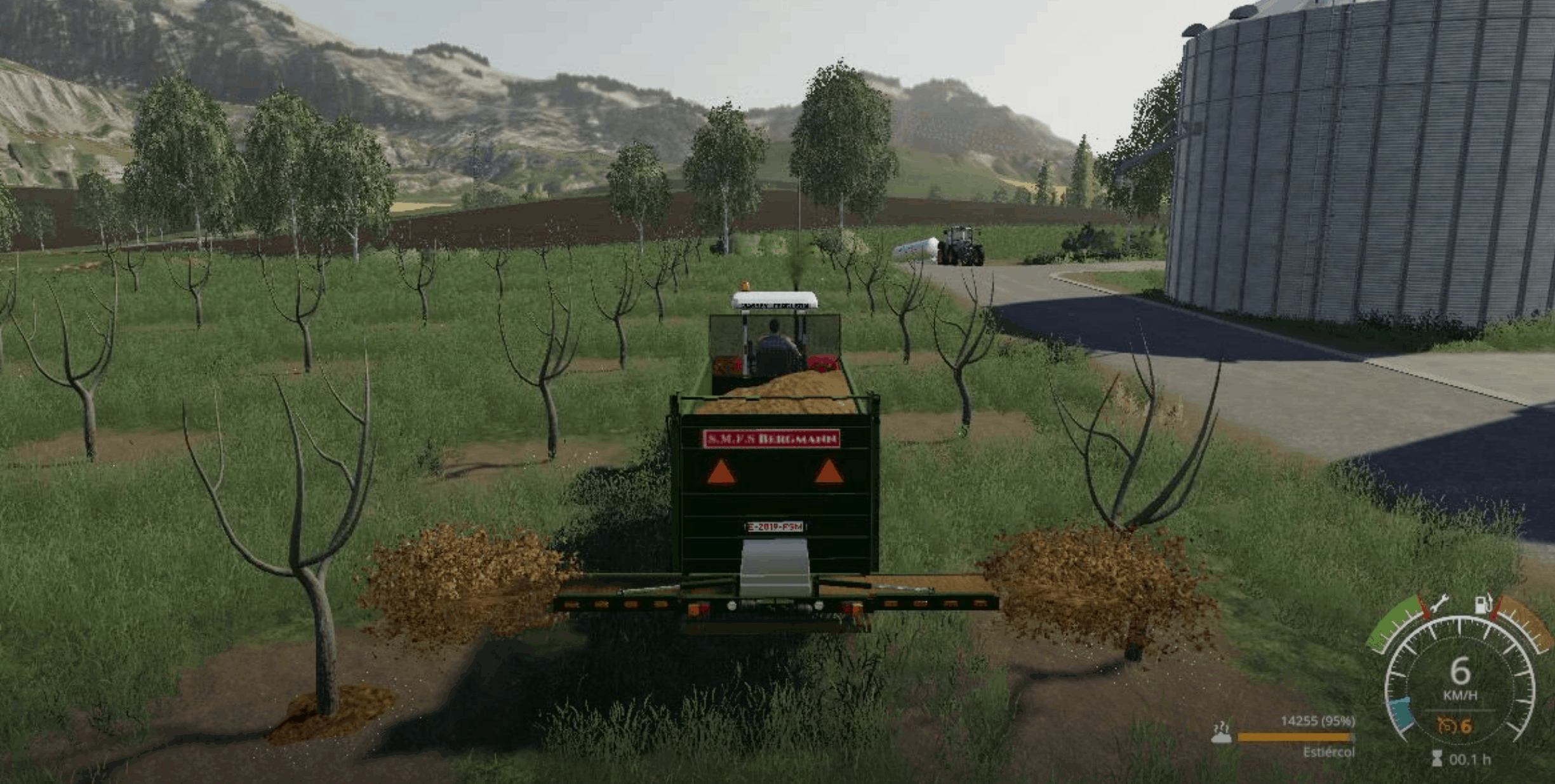Click the S.M.F.S Bergmann nameplate on the spreader

click(x=771, y=439)
